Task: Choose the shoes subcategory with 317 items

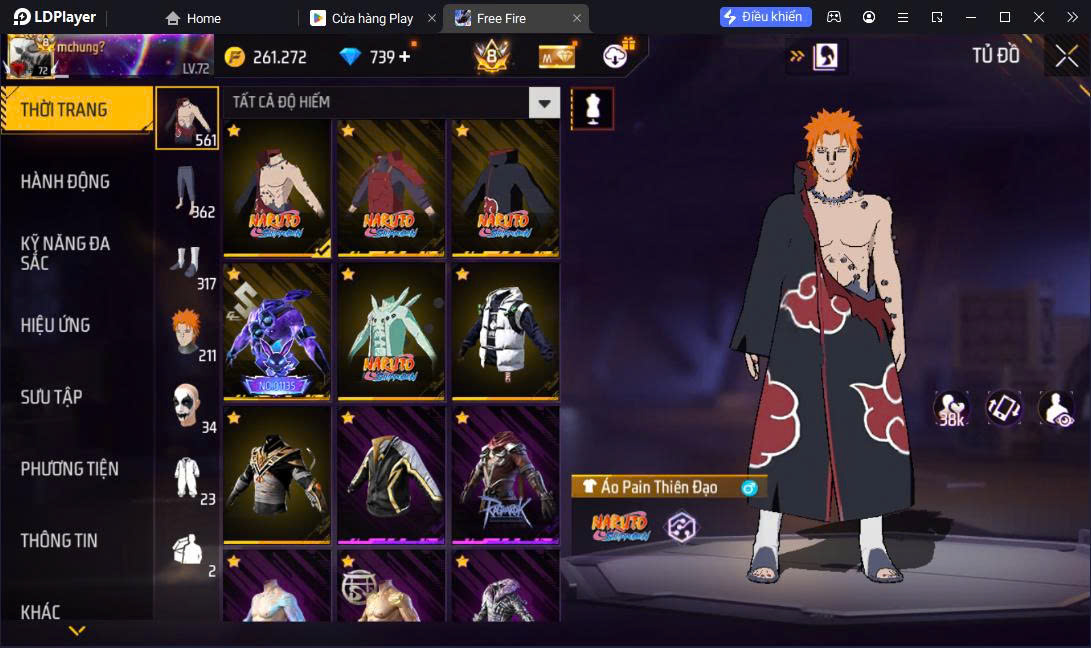Action: tap(187, 262)
